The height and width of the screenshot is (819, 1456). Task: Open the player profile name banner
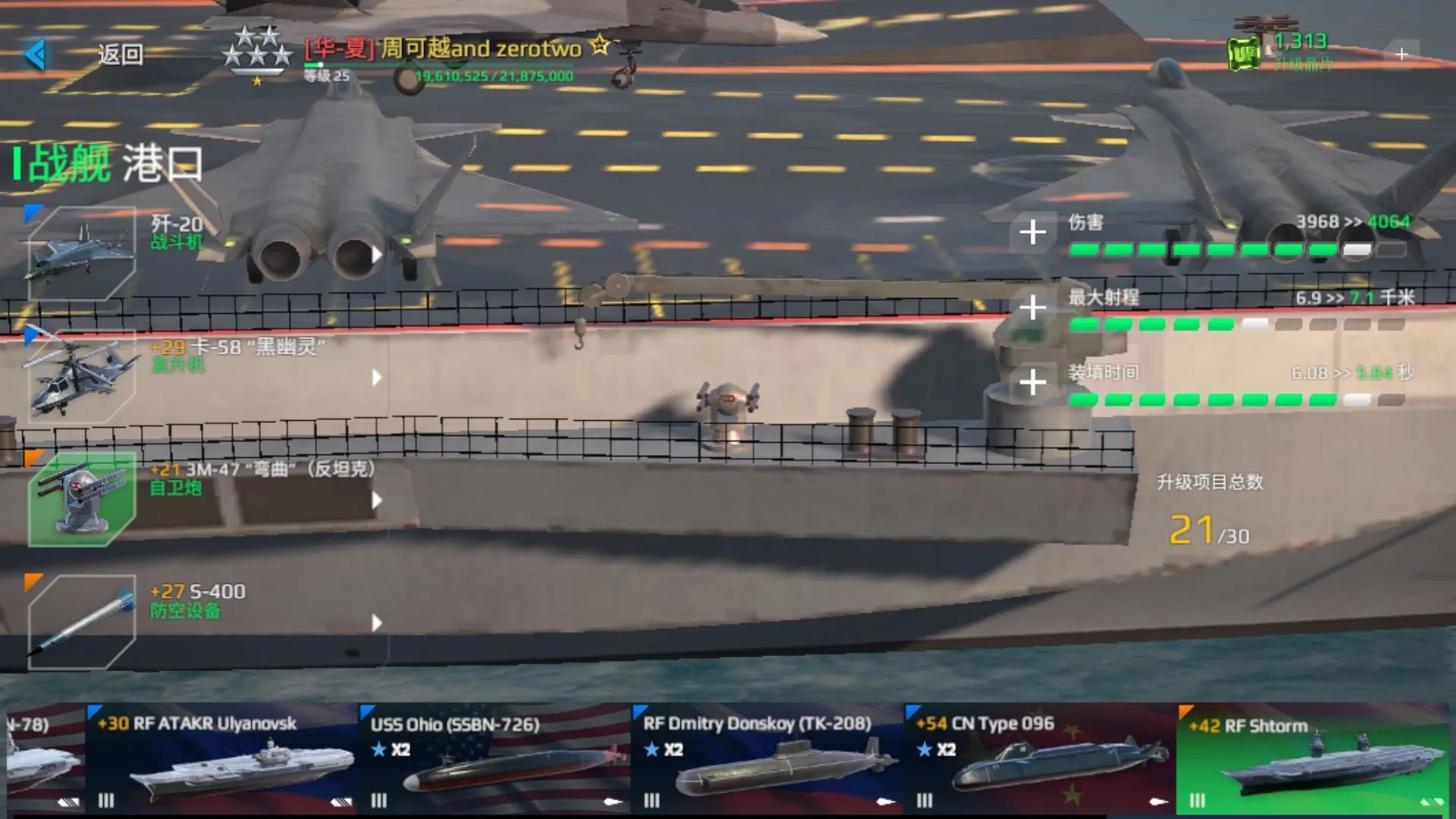click(x=444, y=49)
